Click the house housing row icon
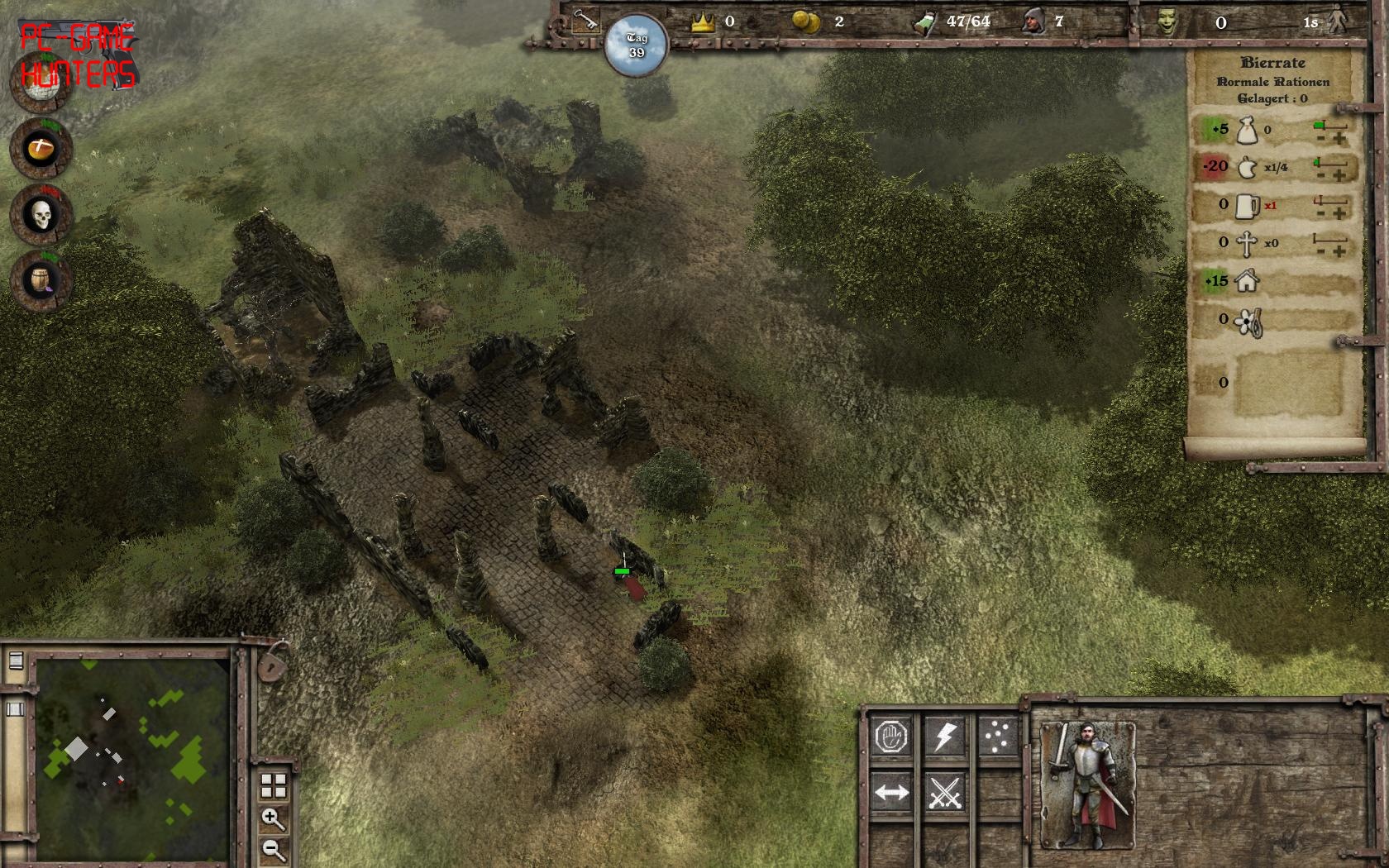Screen dimensions: 1389x868 pos(1247,281)
